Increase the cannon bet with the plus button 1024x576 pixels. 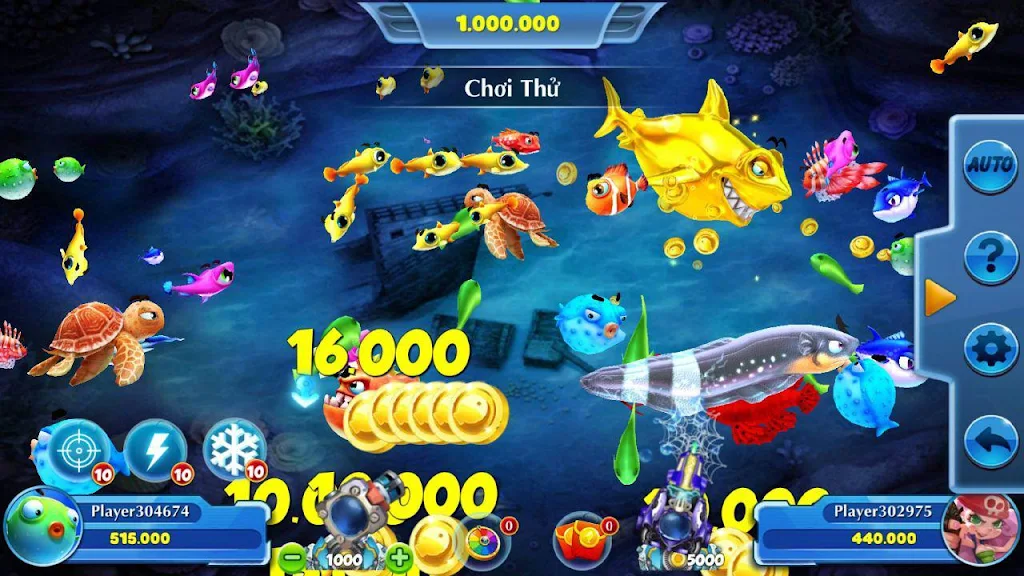(399, 558)
